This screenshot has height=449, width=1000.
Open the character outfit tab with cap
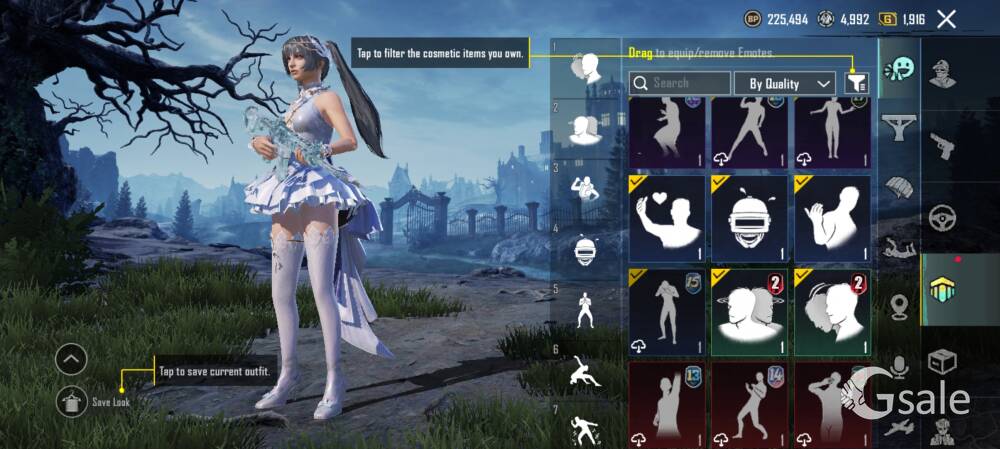click(942, 74)
